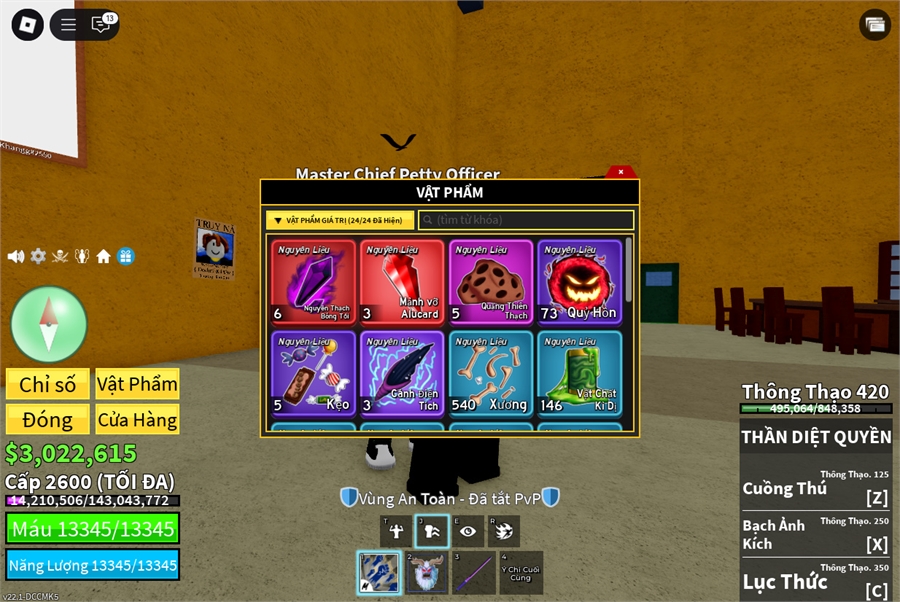Click the inventory keyword search box
Viewport: 900px width, 602px height.
point(526,220)
